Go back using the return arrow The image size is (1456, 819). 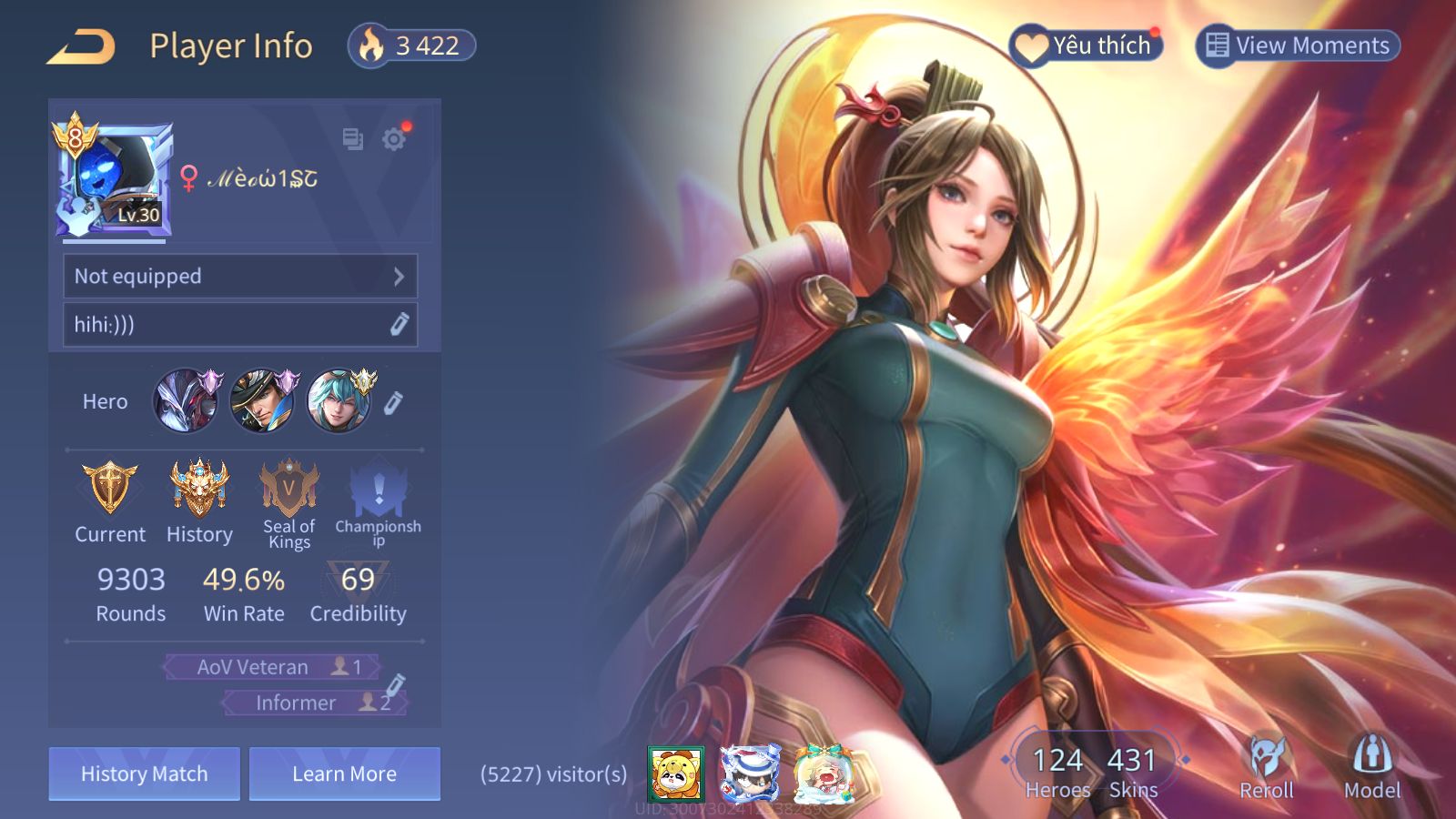pyautogui.click(x=82, y=46)
